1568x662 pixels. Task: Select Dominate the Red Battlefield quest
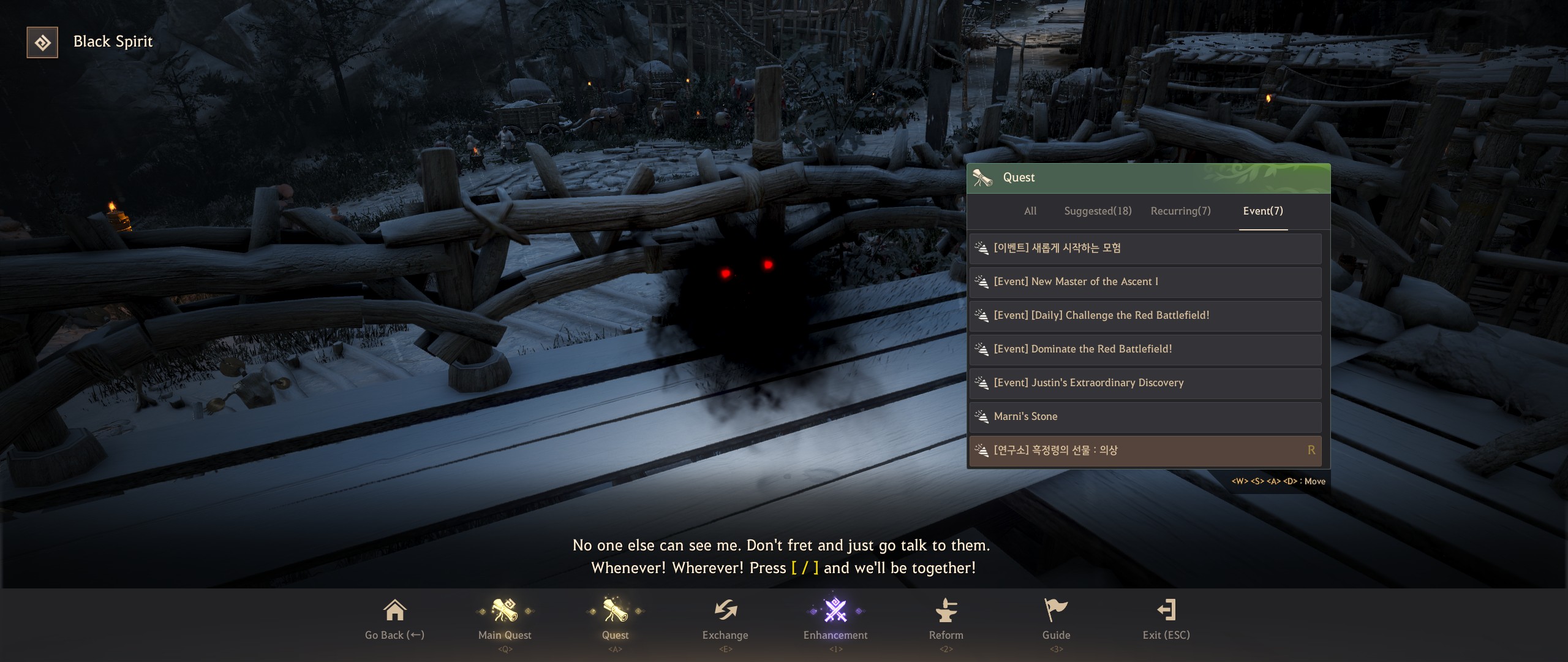coord(1144,349)
